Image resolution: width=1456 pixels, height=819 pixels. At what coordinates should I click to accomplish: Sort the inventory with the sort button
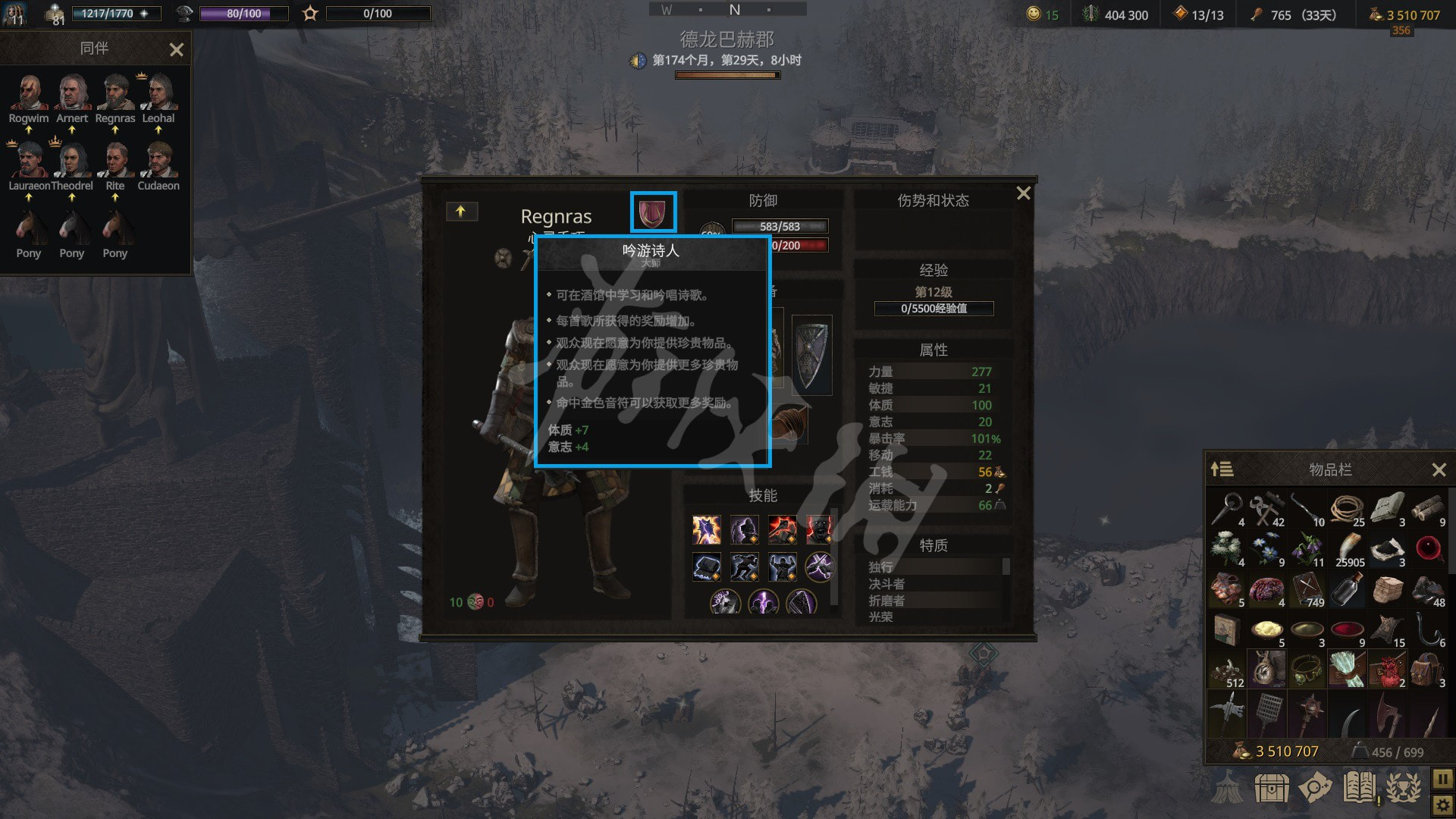(x=1222, y=470)
